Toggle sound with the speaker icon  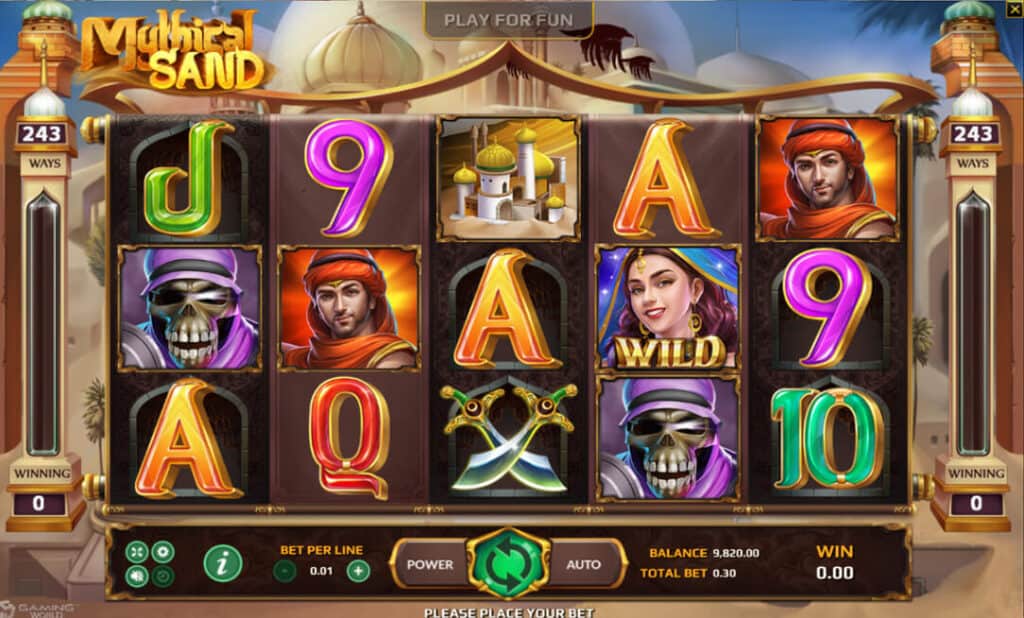point(138,576)
